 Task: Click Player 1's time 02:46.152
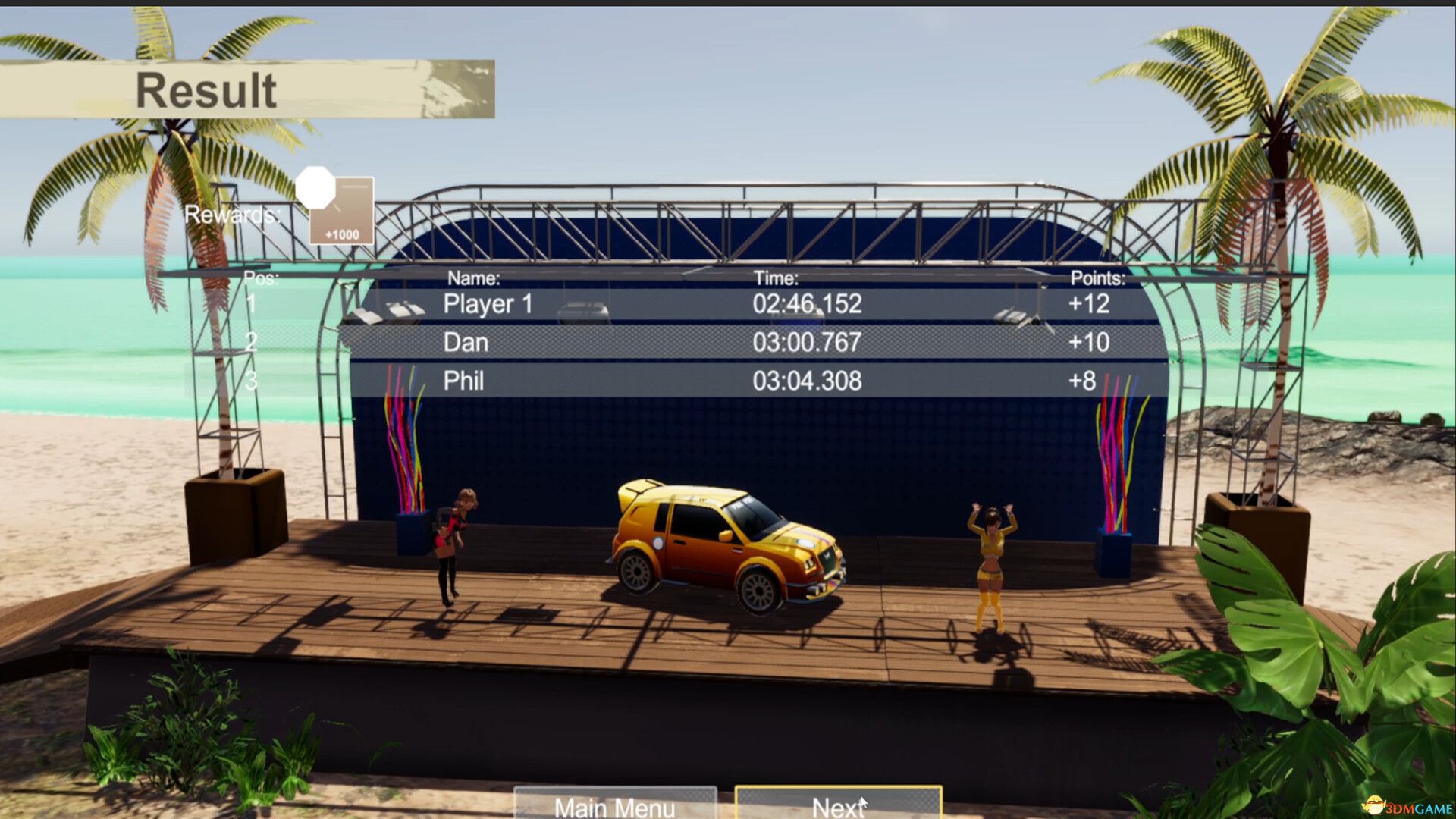coord(804,306)
